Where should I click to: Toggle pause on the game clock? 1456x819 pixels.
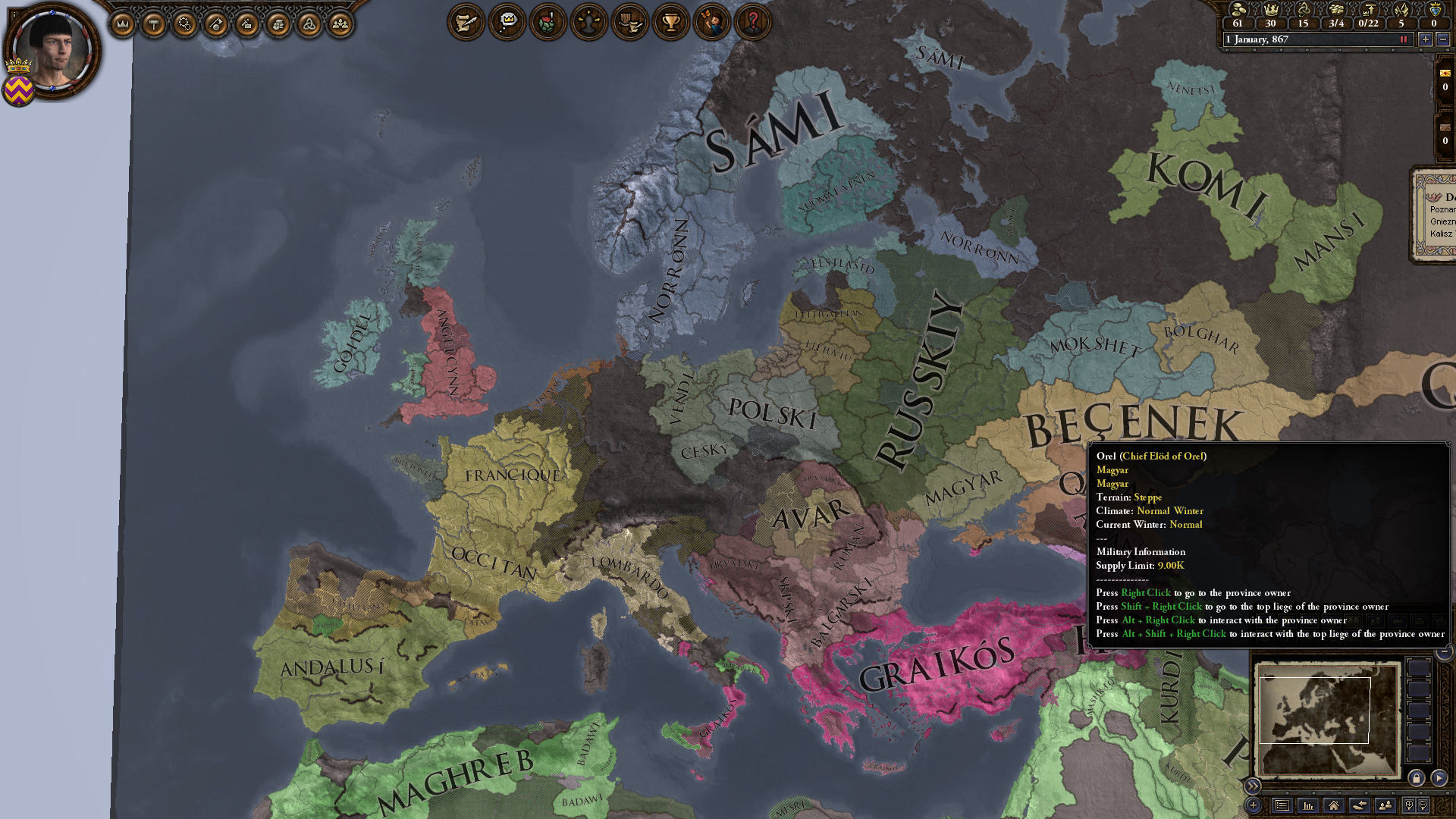[x=1404, y=39]
